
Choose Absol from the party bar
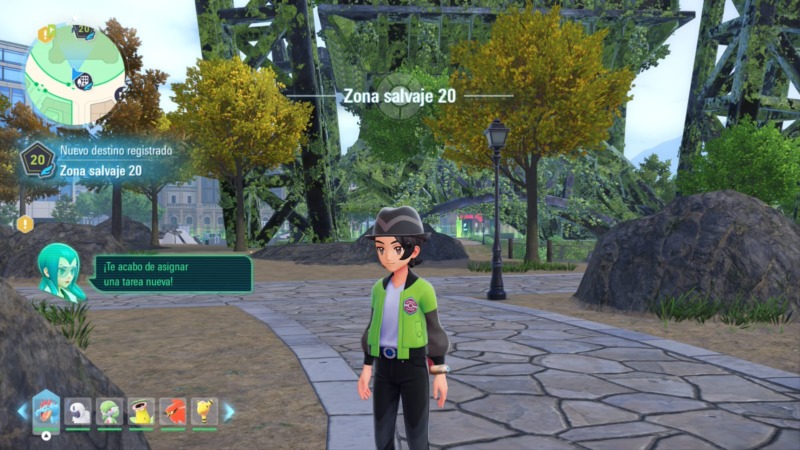click(78, 411)
